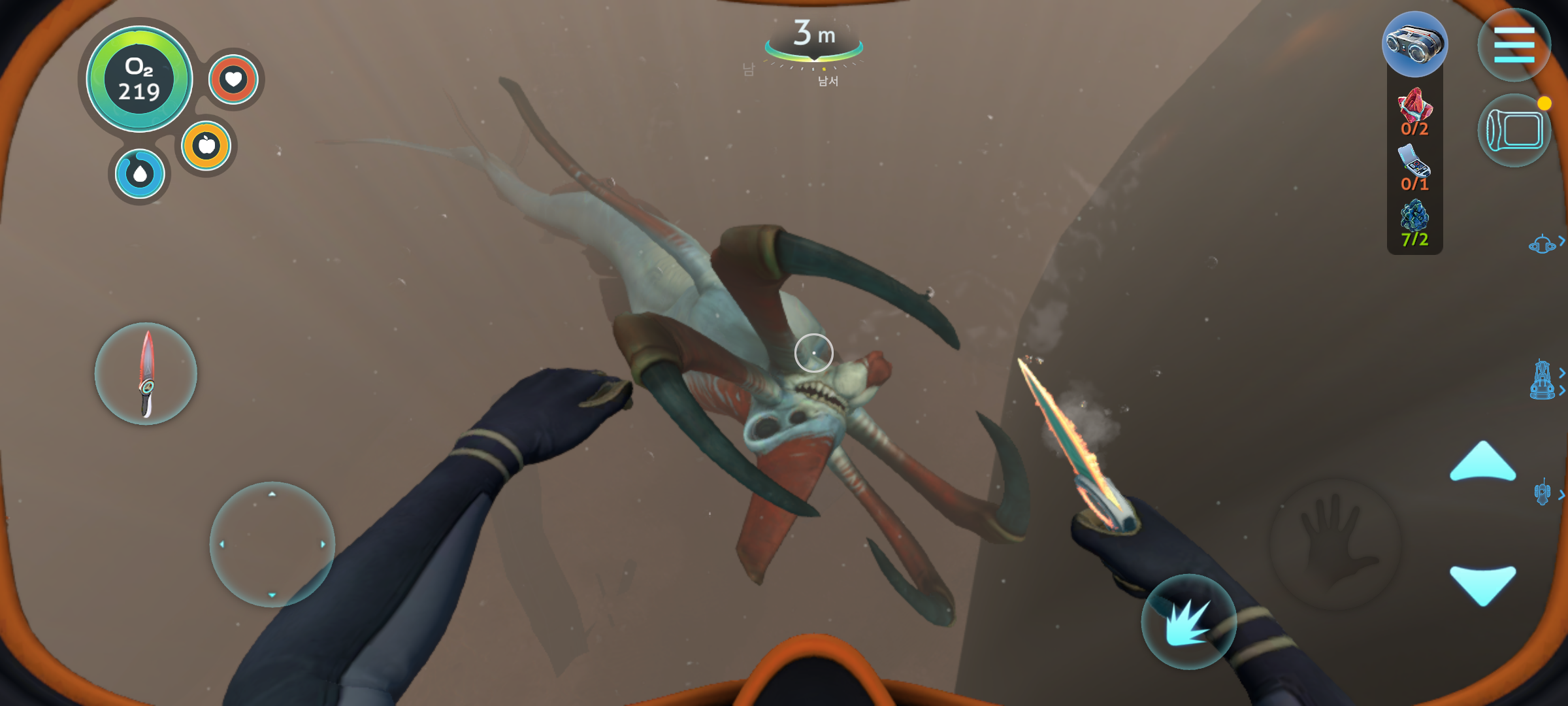Select the tower base beacon marker
The width and height of the screenshot is (1568, 706).
1542,380
